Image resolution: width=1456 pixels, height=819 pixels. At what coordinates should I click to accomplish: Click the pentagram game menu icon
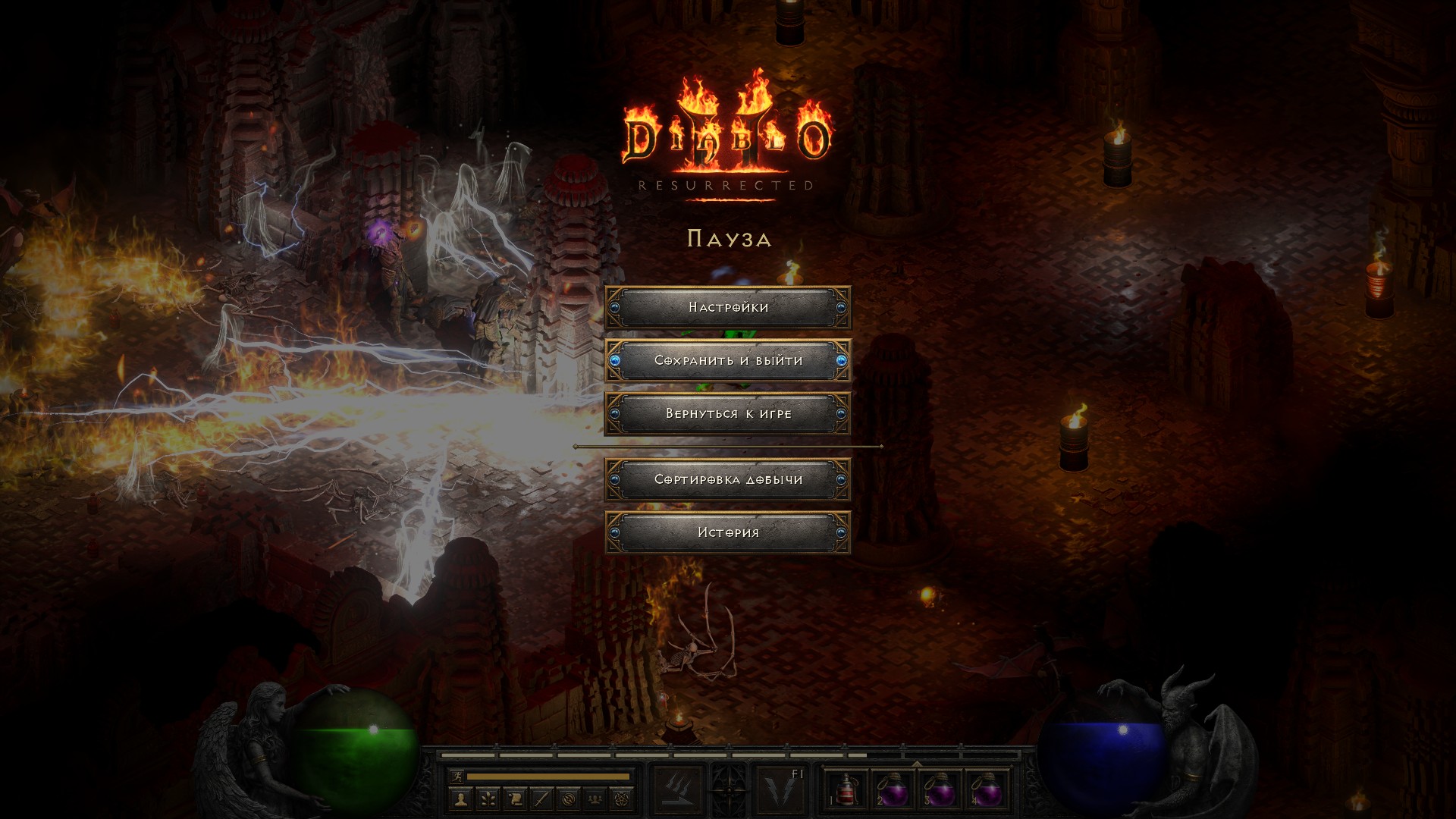click(x=623, y=799)
